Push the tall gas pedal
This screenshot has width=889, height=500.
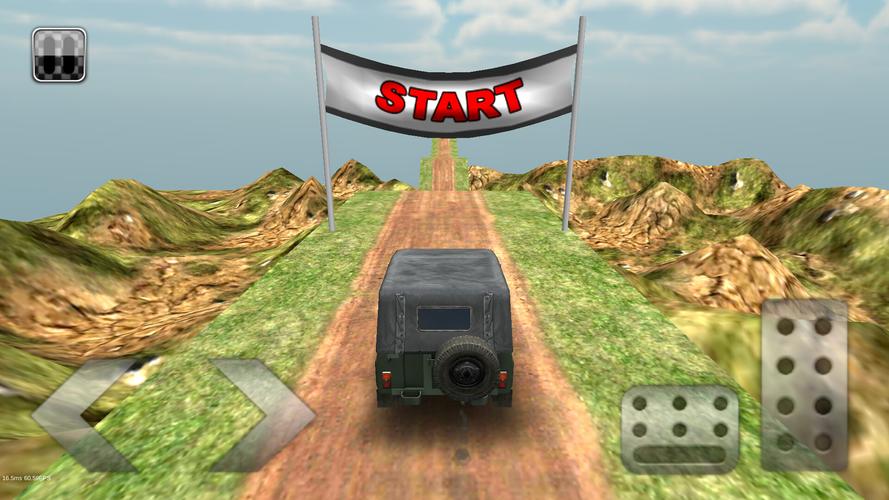(804, 383)
